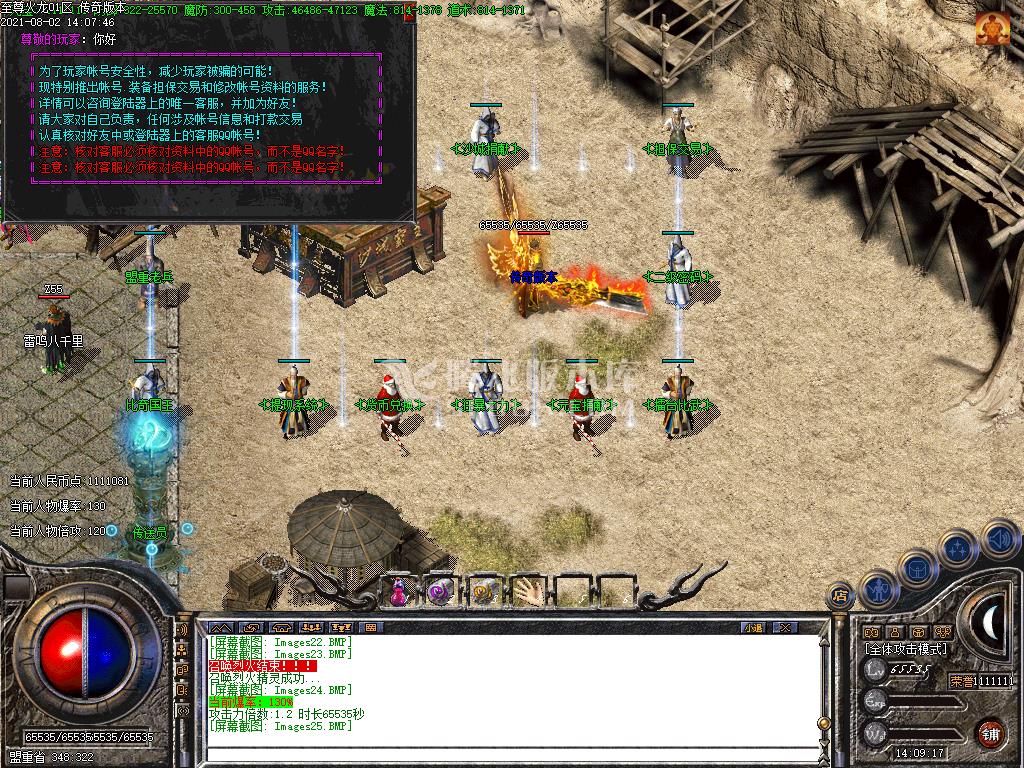Open the orange avatar icon at top right
Screen dimensions: 1024x768
[993, 29]
